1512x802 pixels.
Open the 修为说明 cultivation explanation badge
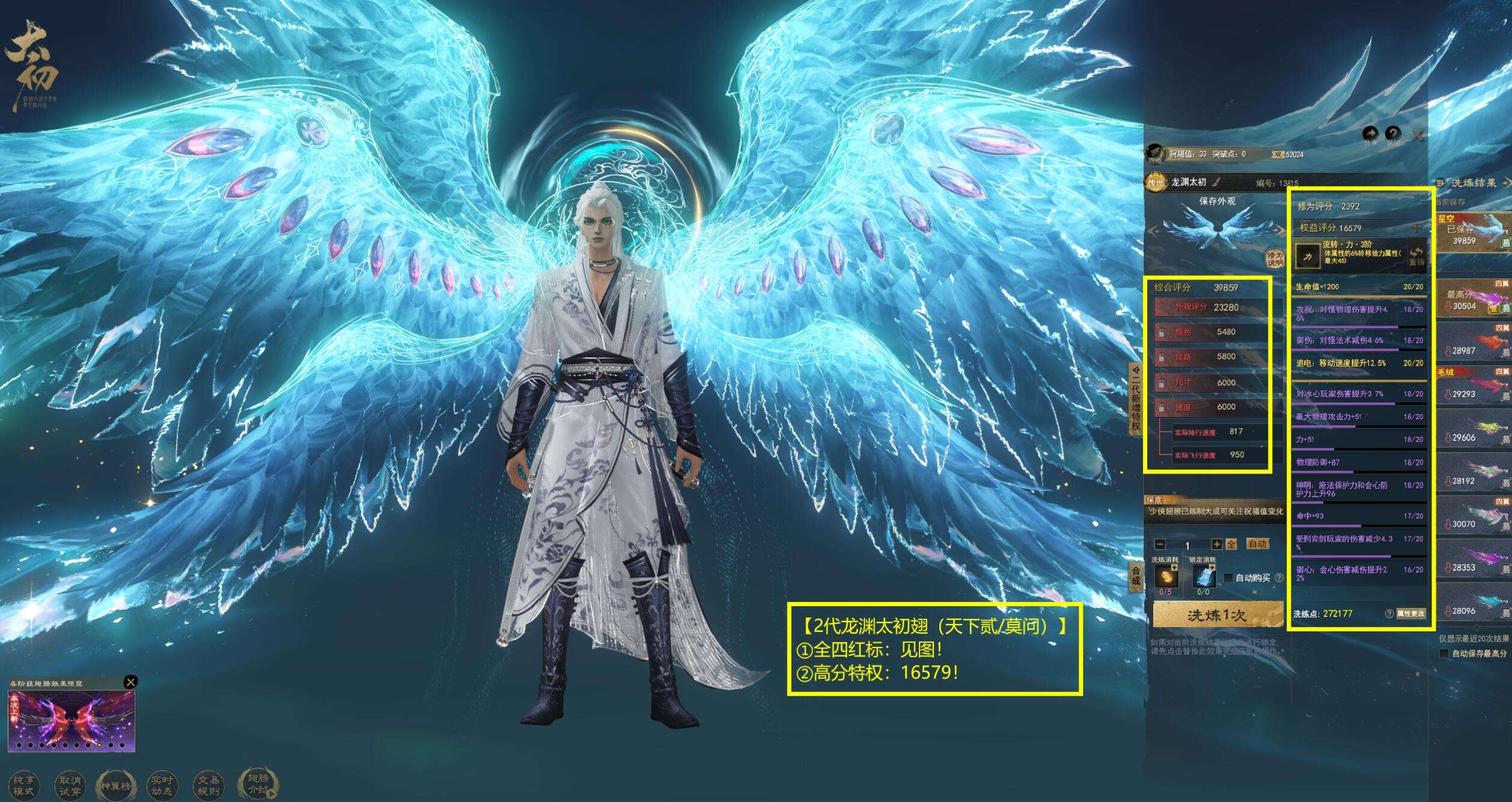(x=1275, y=259)
